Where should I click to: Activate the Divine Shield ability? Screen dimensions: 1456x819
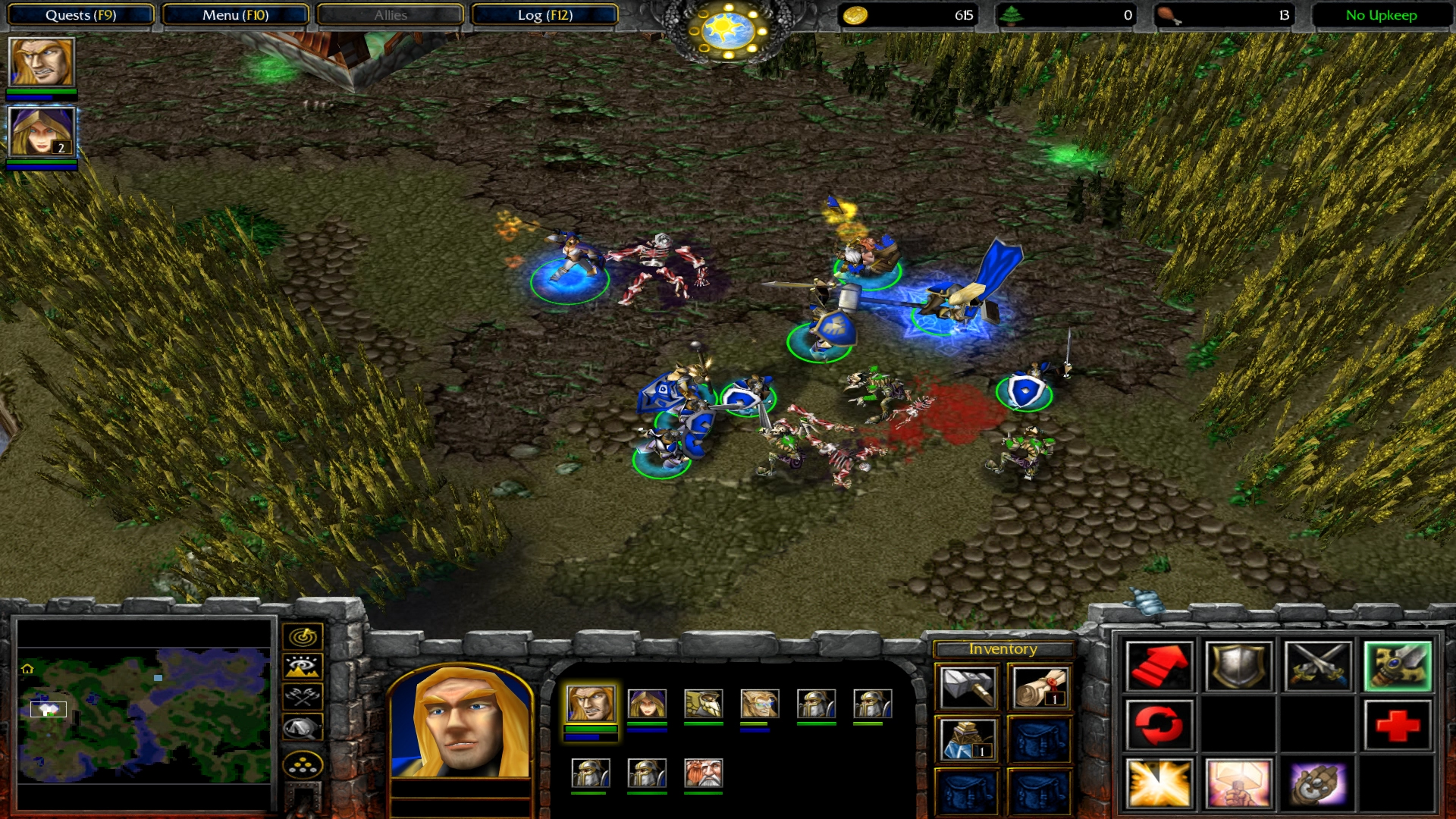pyautogui.click(x=1238, y=783)
